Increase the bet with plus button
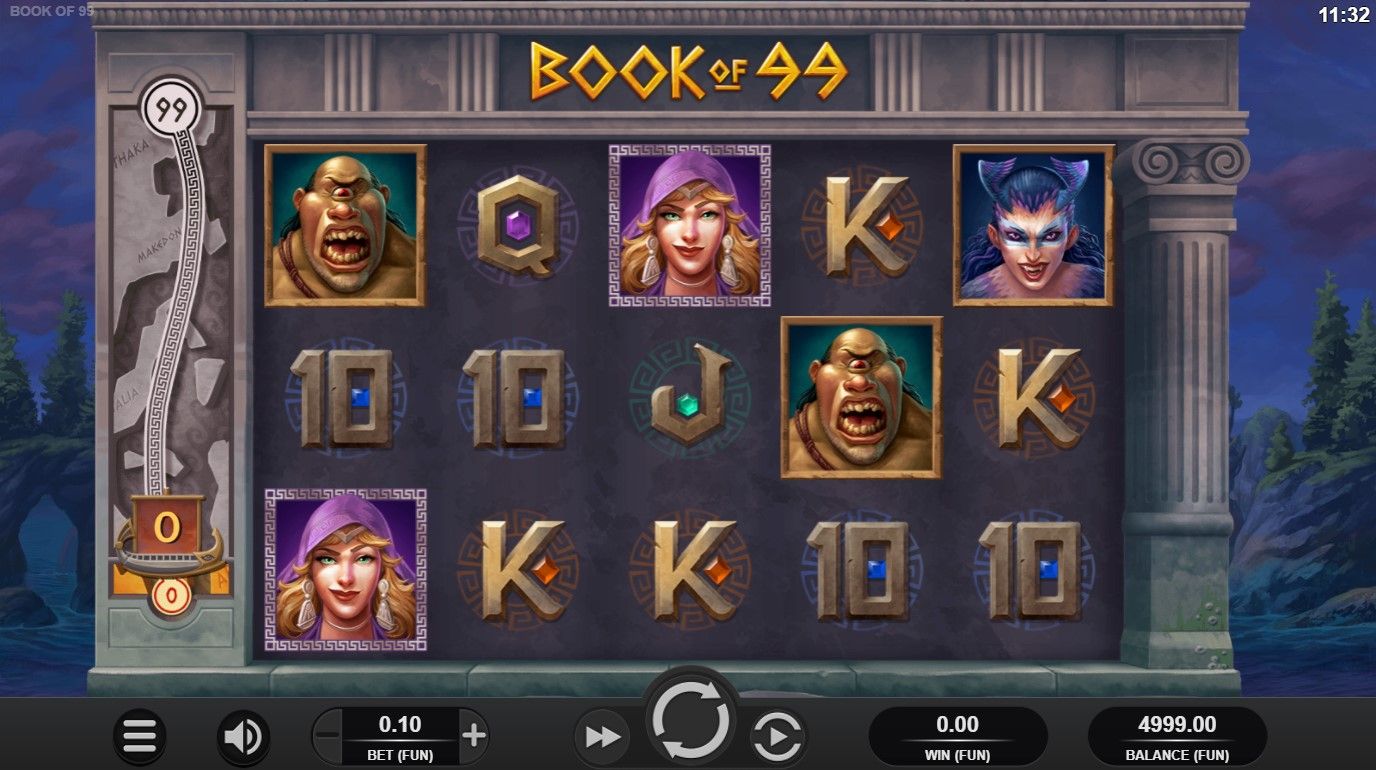Screen dimensions: 1376x770 coord(474,737)
